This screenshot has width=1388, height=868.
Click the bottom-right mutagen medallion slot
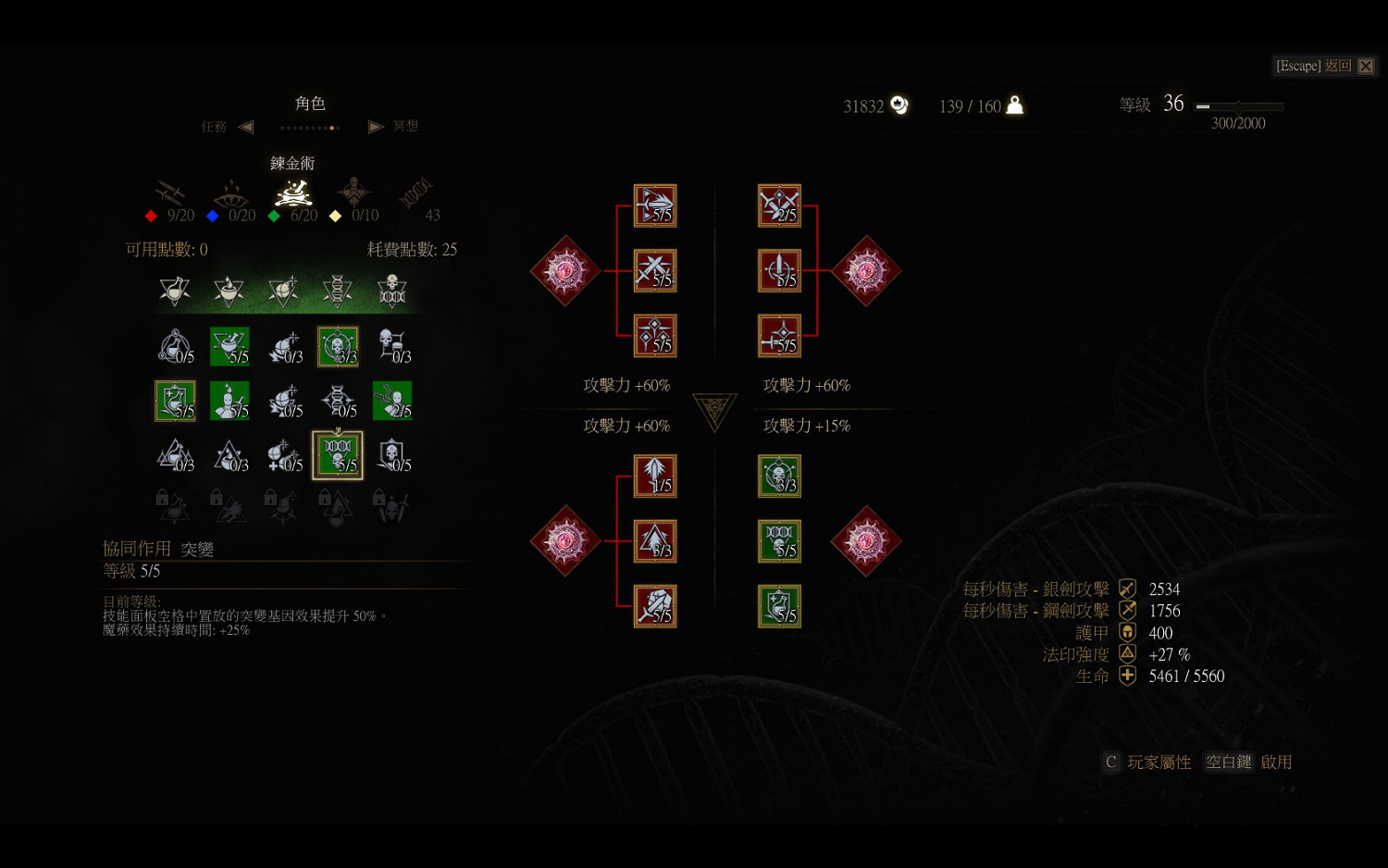pos(866,543)
